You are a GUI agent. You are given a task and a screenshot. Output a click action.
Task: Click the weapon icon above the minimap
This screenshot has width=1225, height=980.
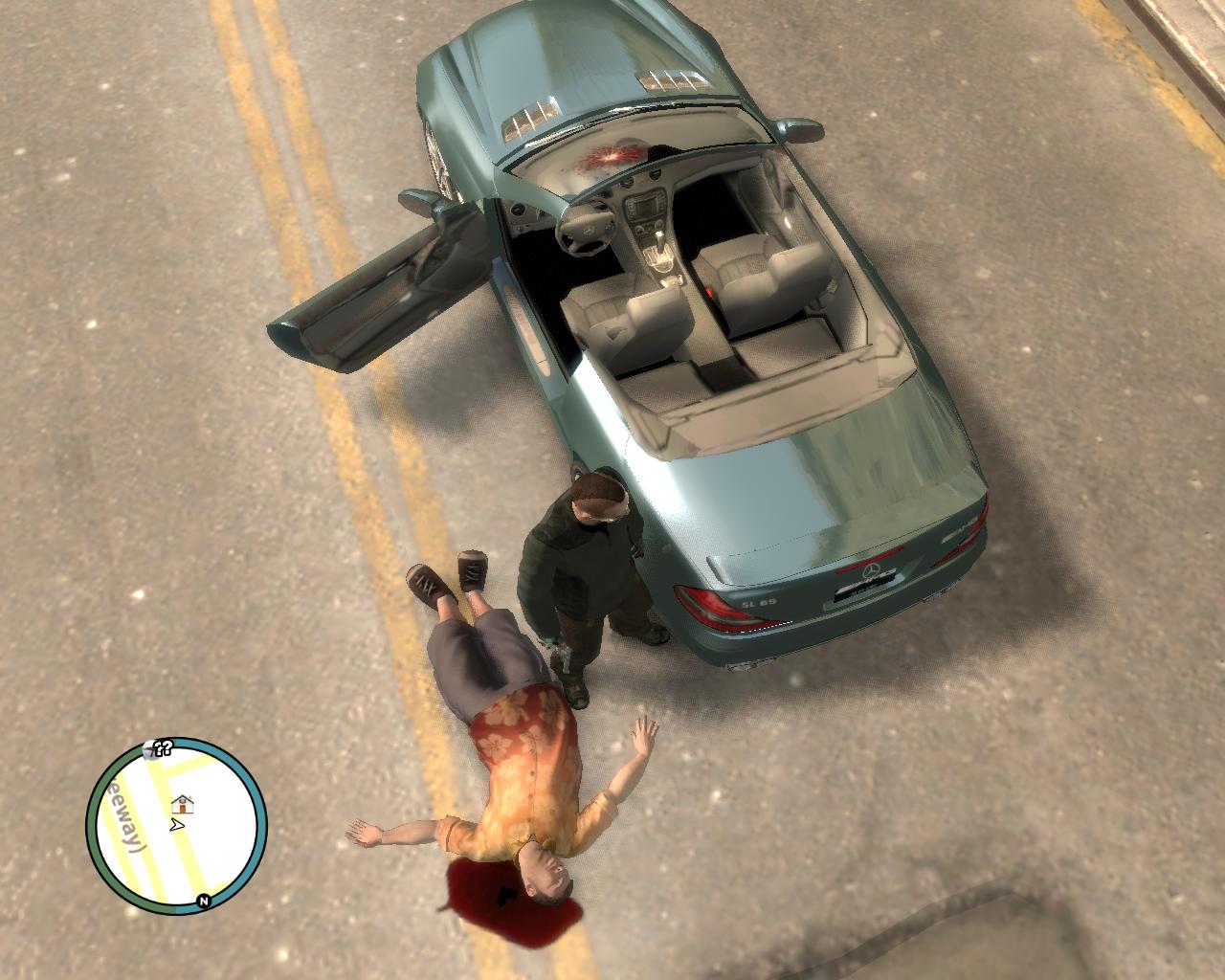pyautogui.click(x=149, y=749)
